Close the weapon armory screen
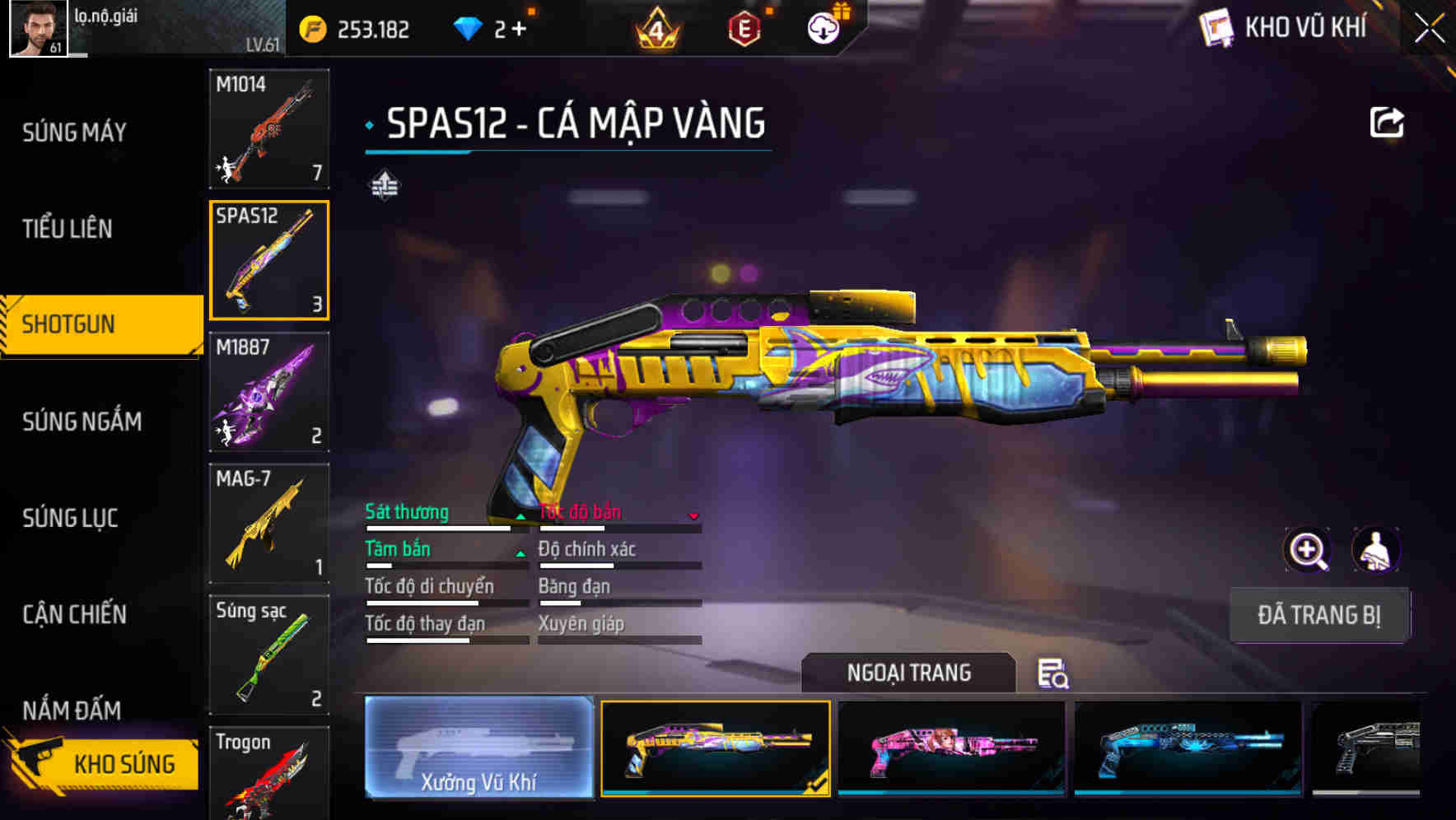 click(x=1429, y=29)
